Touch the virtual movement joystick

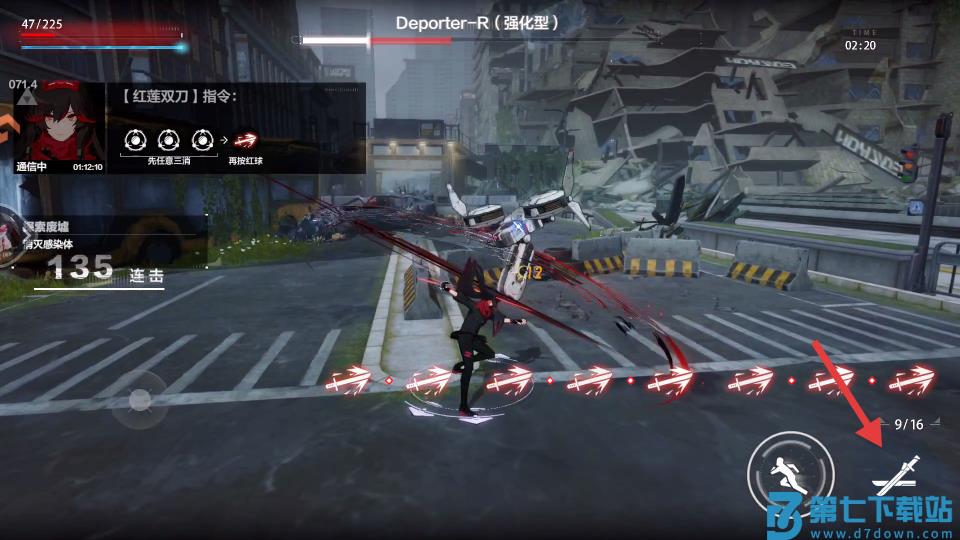(x=140, y=400)
